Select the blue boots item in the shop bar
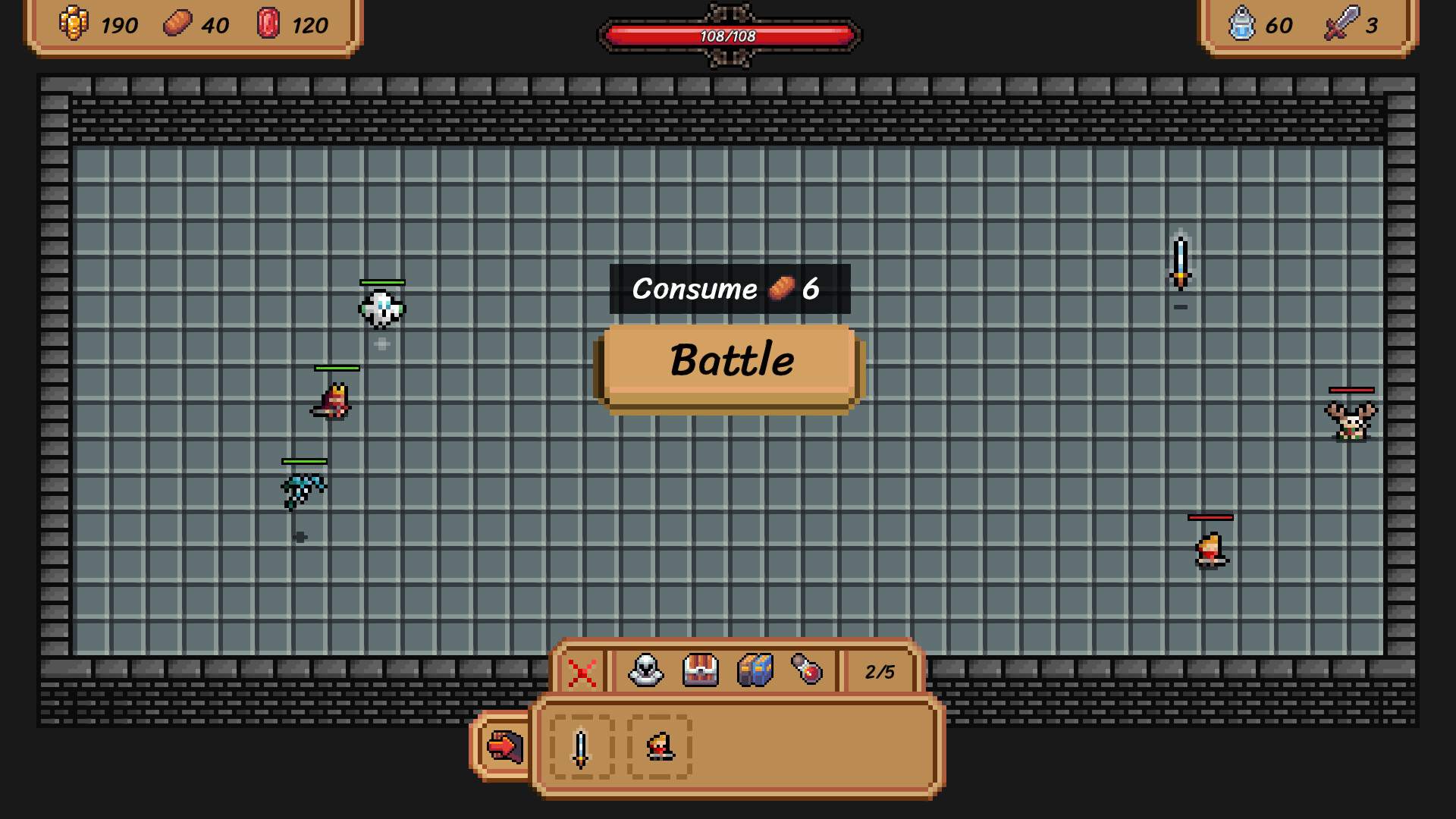Screen dimensions: 1456x819 (755, 671)
